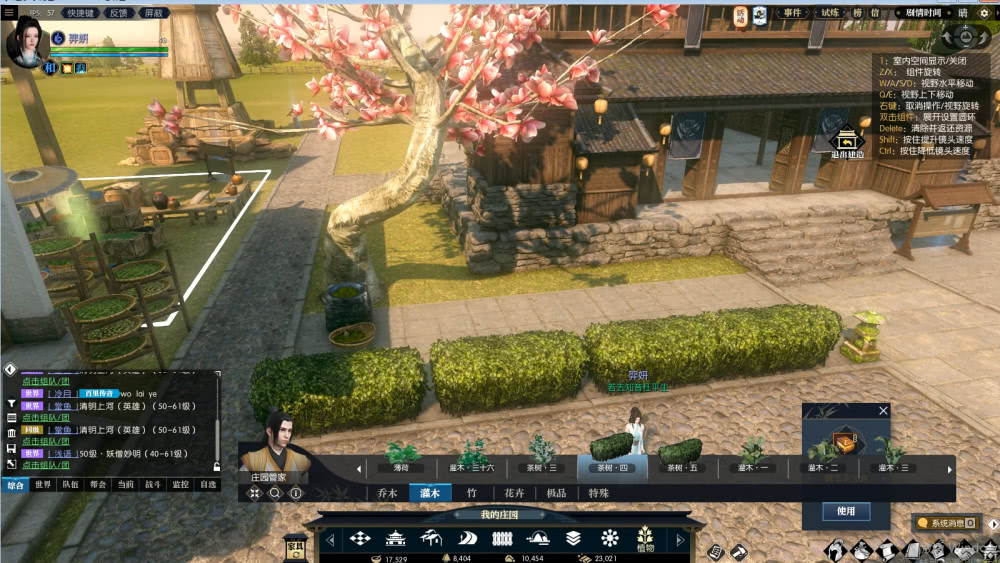Open the 事件 events menu
This screenshot has height=563, width=1000.
click(x=792, y=13)
